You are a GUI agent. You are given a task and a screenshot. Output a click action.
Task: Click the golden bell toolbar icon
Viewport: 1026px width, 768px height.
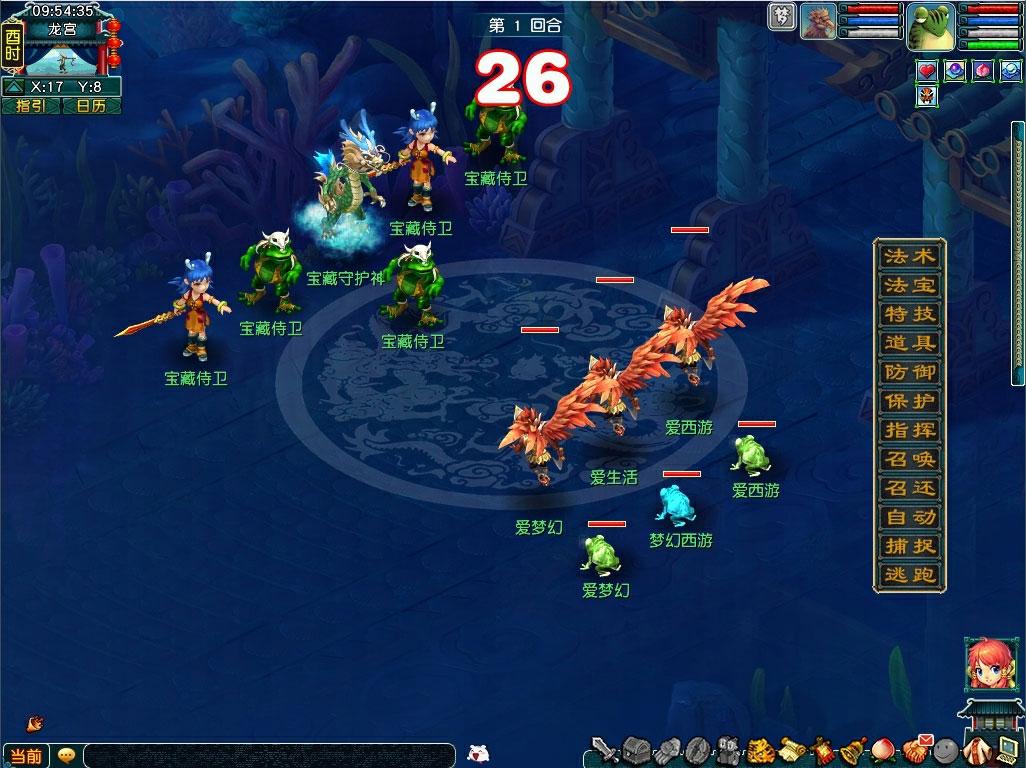coord(853,749)
